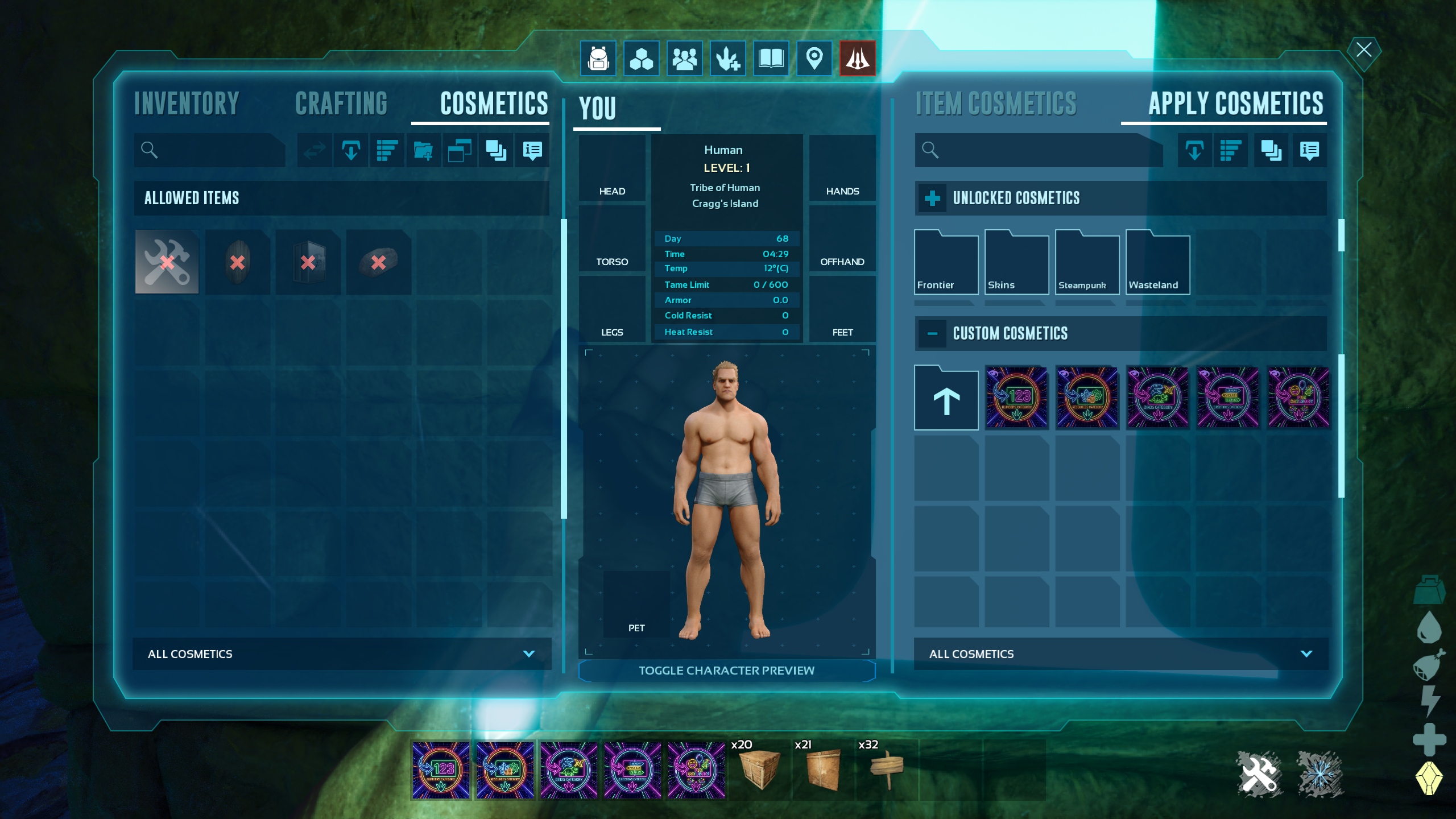Image resolution: width=1456 pixels, height=819 pixels.
Task: Click the Apply Cosmetics search field
Action: pyautogui.click(x=1041, y=150)
